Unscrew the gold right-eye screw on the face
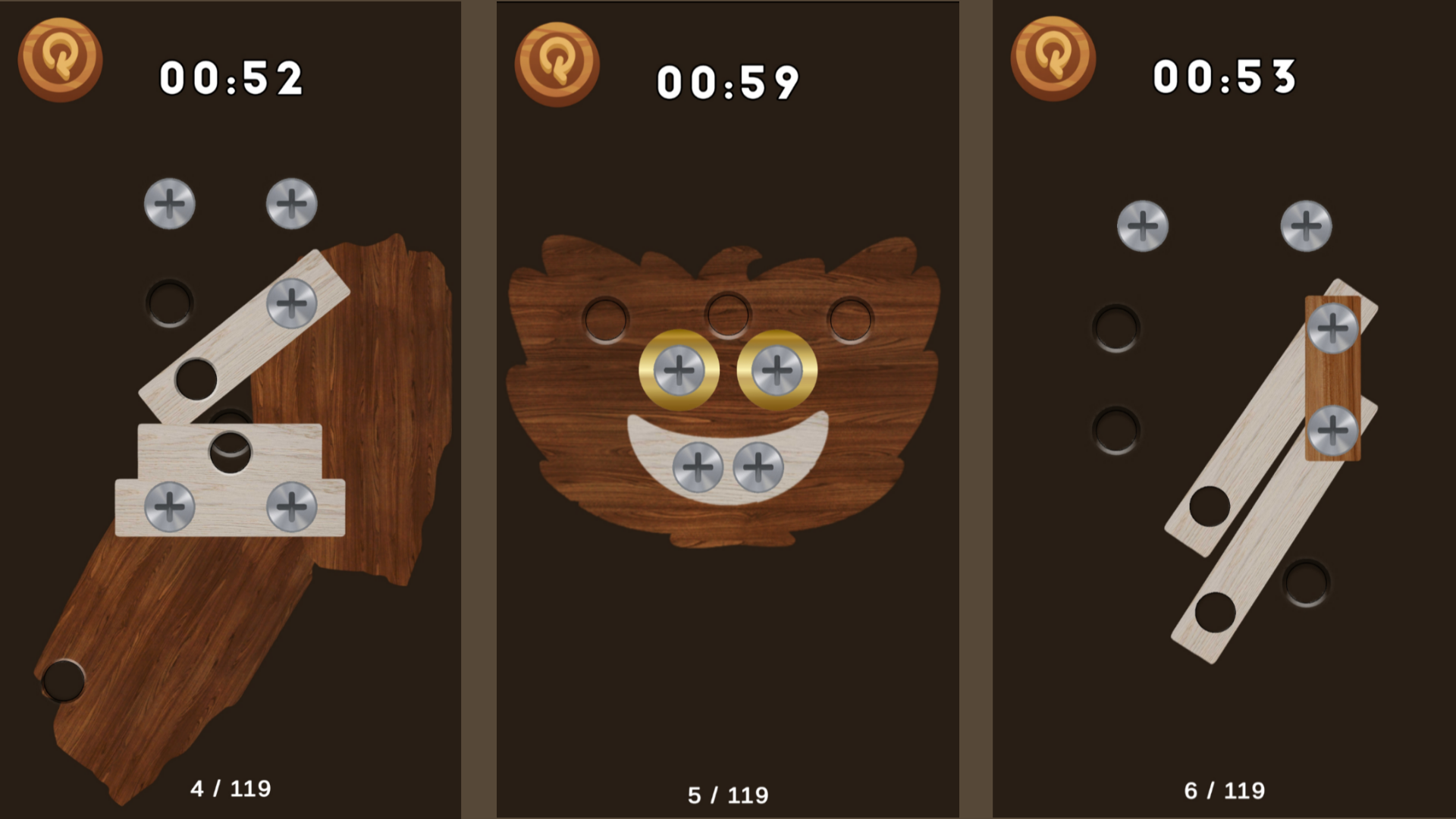The image size is (1456, 819). coord(777,369)
